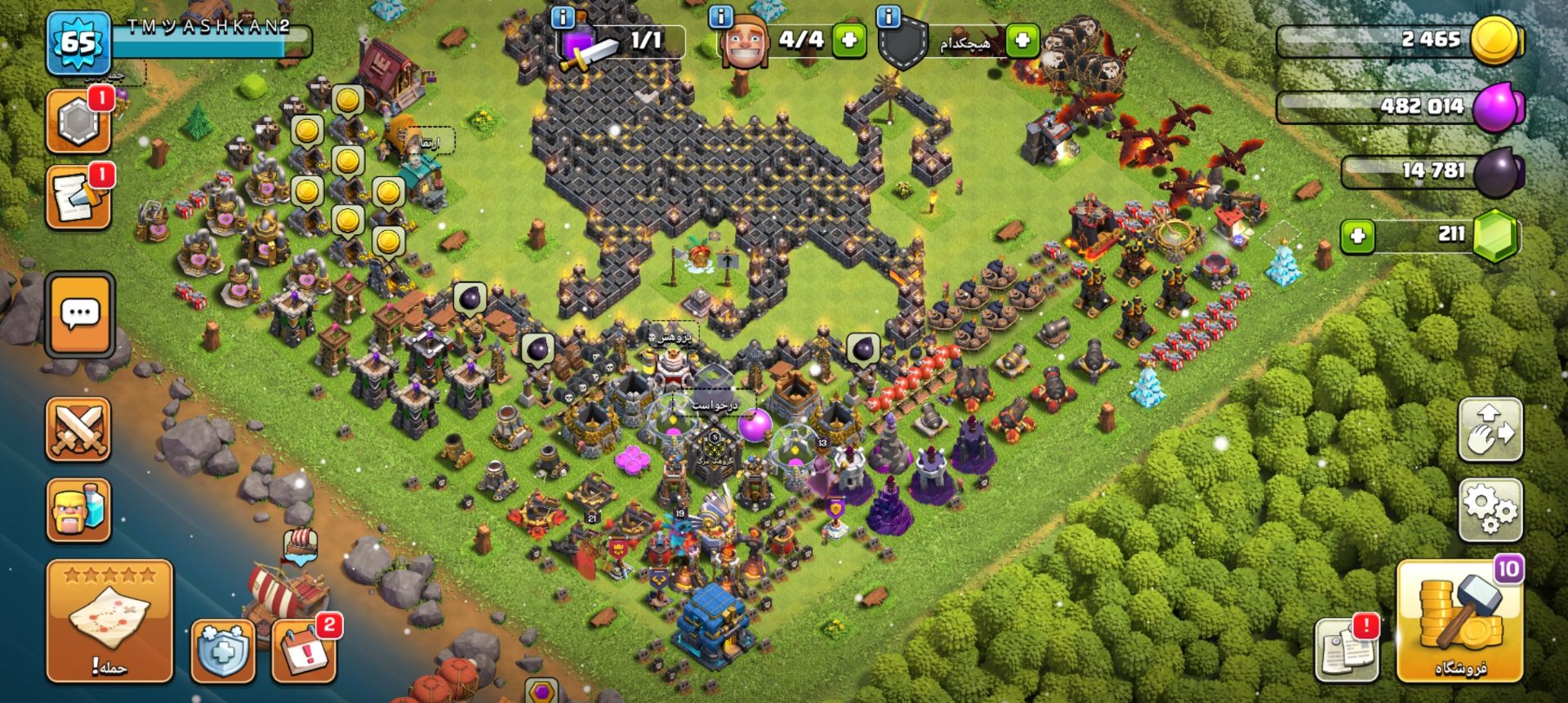Add builders with the green plus
This screenshot has height=703, width=1568.
coord(849,40)
